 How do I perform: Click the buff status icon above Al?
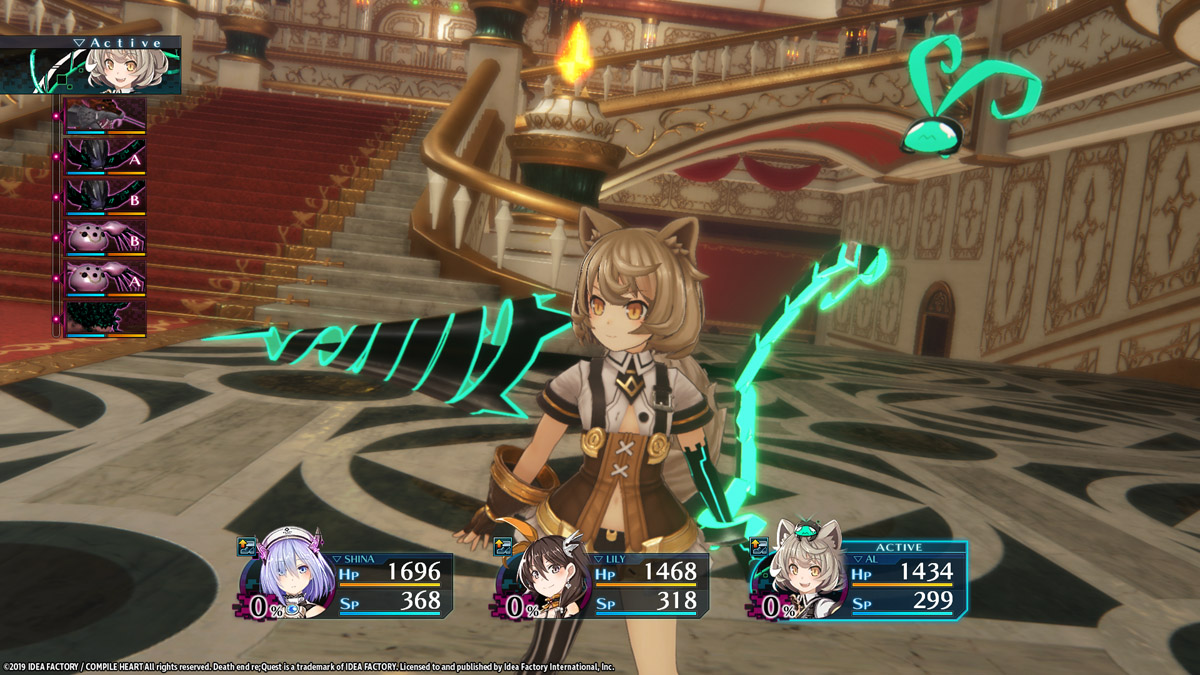click(x=759, y=546)
